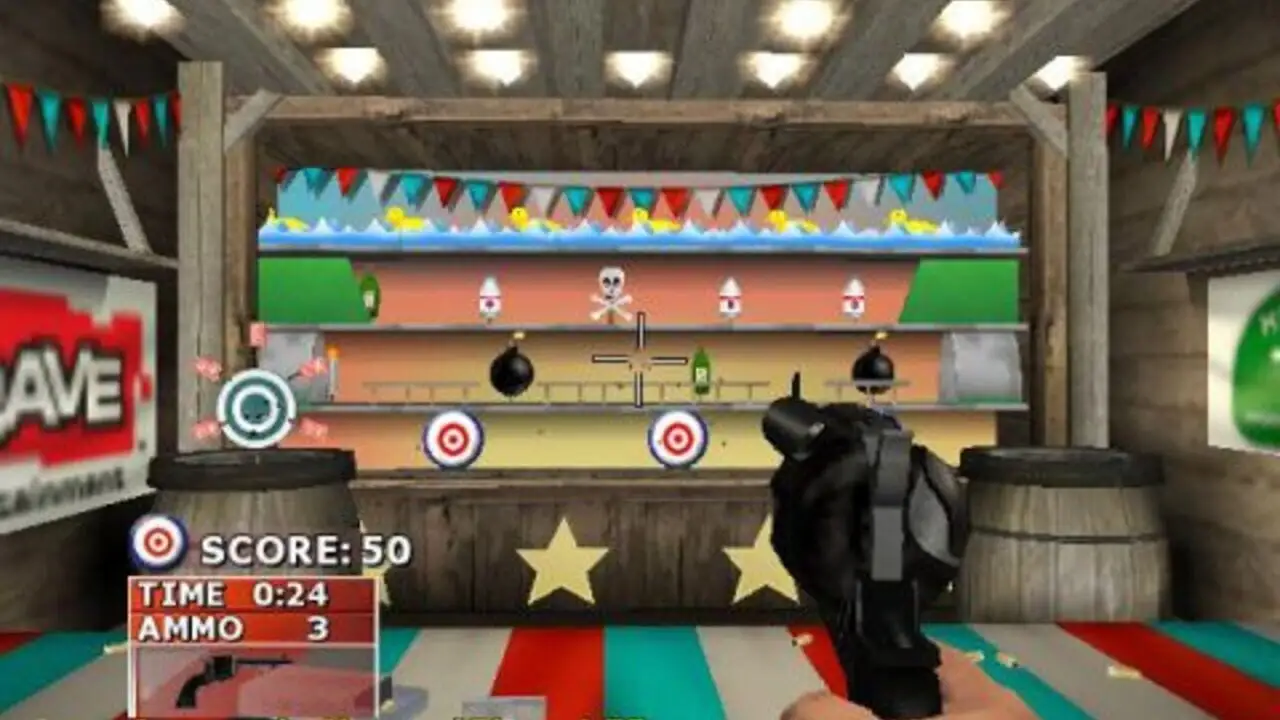Click the revolver weapon icon in the HUD
1280x720 pixels.
coord(222,680)
